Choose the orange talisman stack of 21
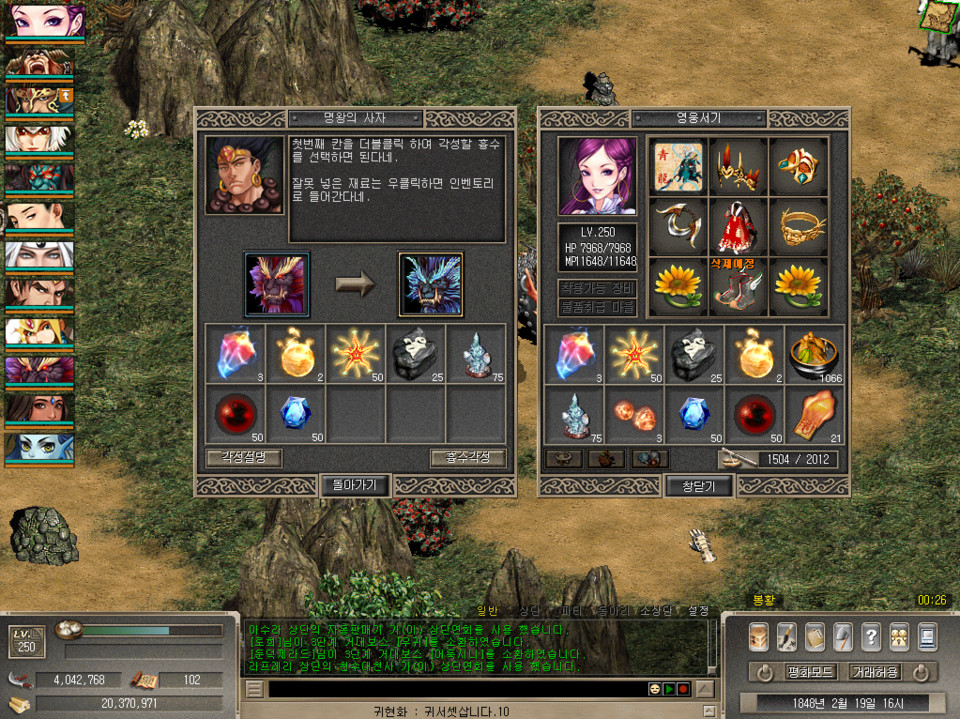960x719 pixels. click(813, 414)
